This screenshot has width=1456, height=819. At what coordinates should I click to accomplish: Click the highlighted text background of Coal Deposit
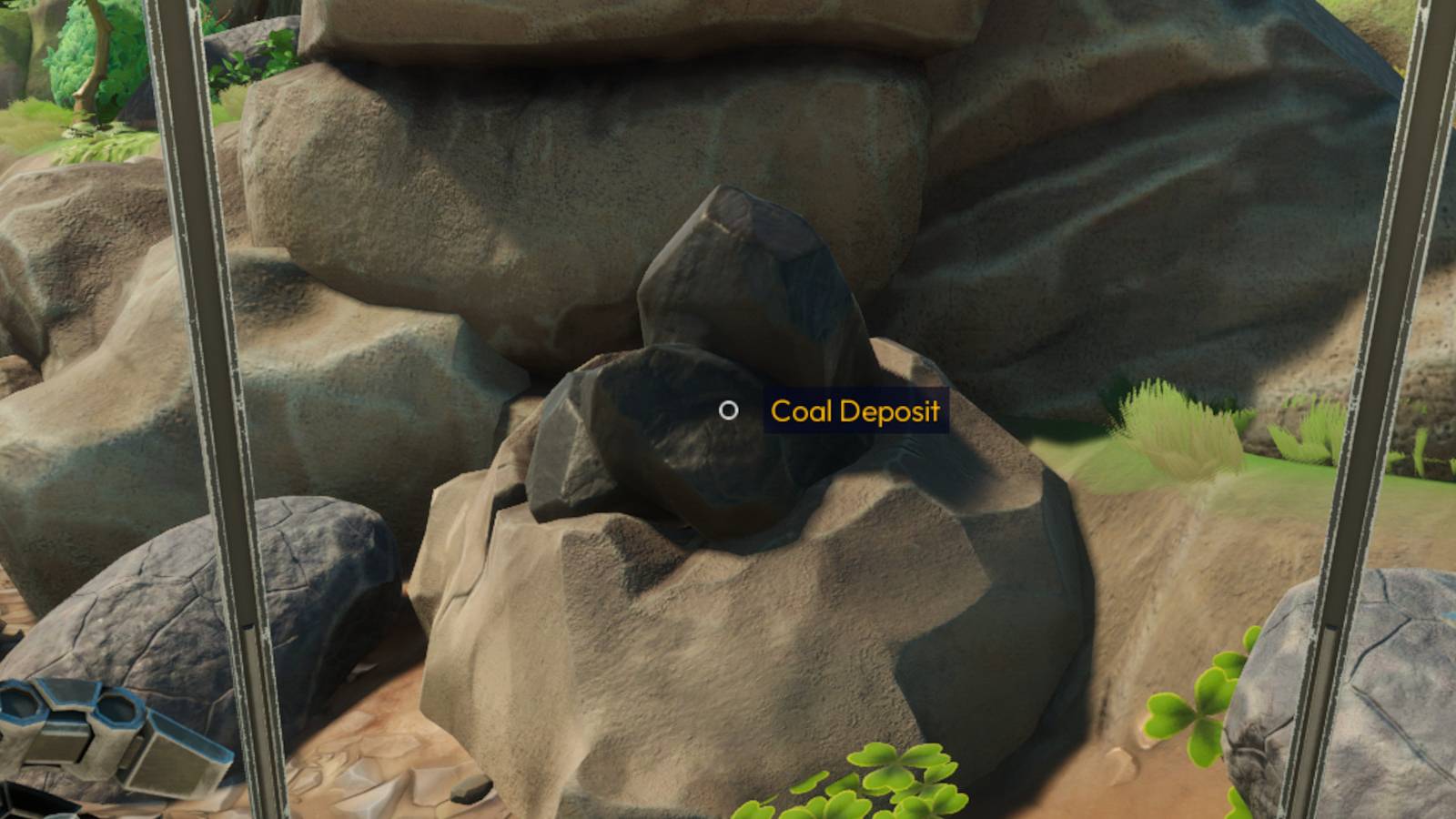pyautogui.click(x=854, y=411)
